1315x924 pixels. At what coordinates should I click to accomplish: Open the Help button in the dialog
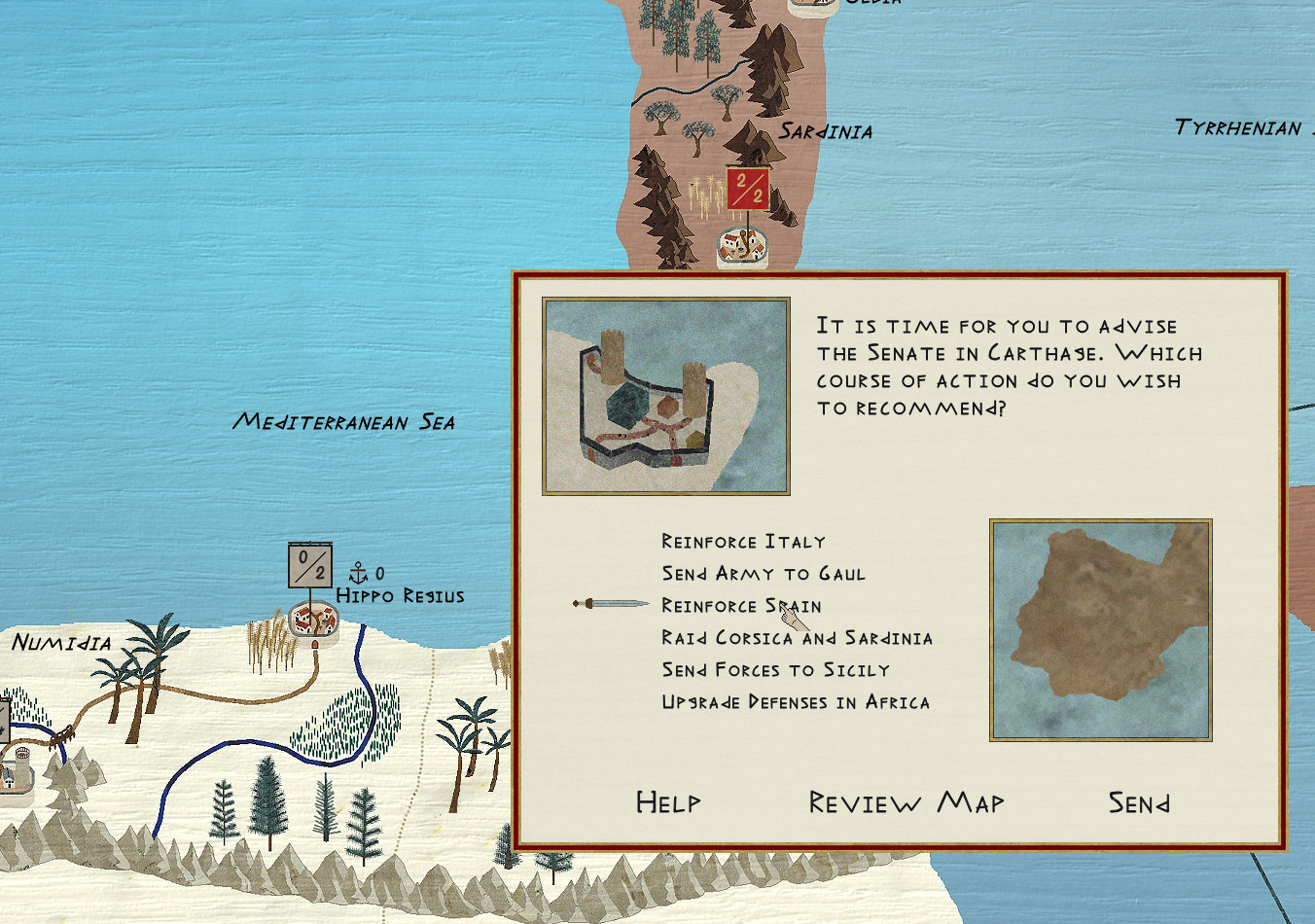coord(668,802)
